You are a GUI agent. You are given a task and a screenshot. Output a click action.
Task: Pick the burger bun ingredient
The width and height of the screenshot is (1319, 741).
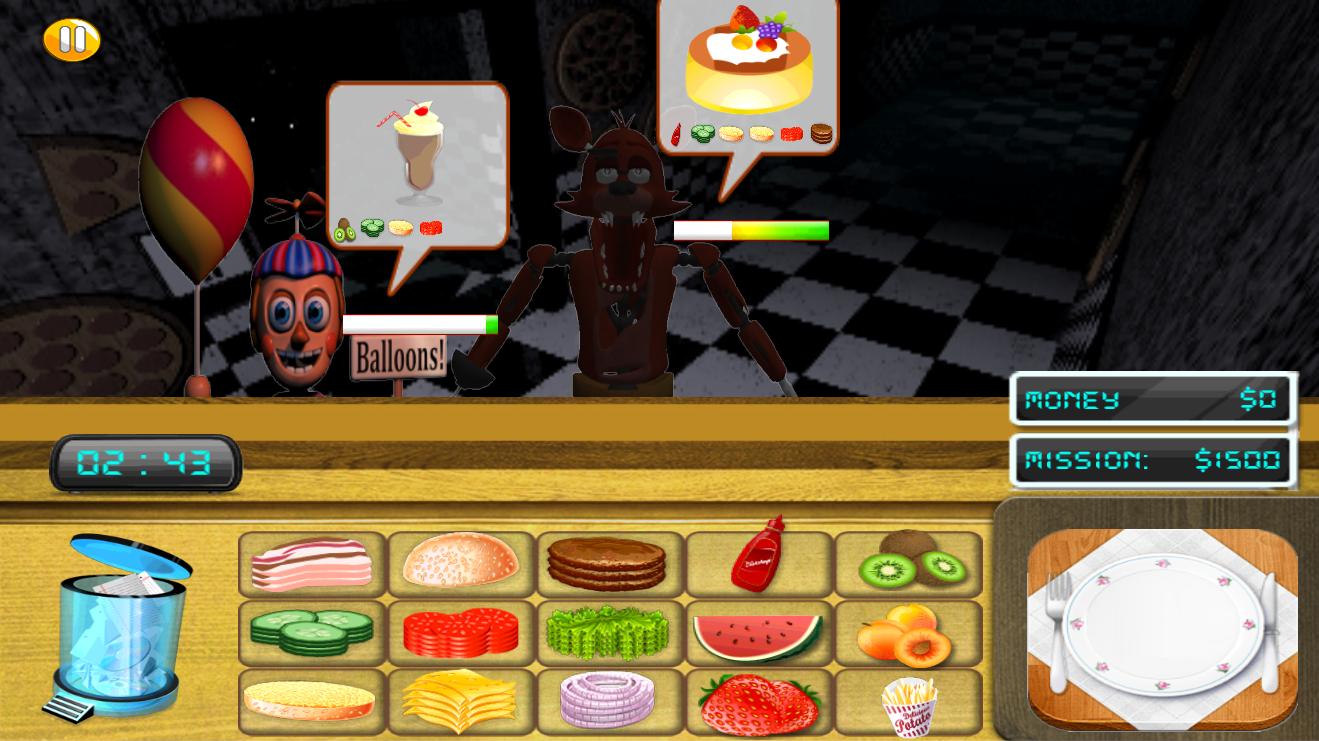click(x=460, y=563)
